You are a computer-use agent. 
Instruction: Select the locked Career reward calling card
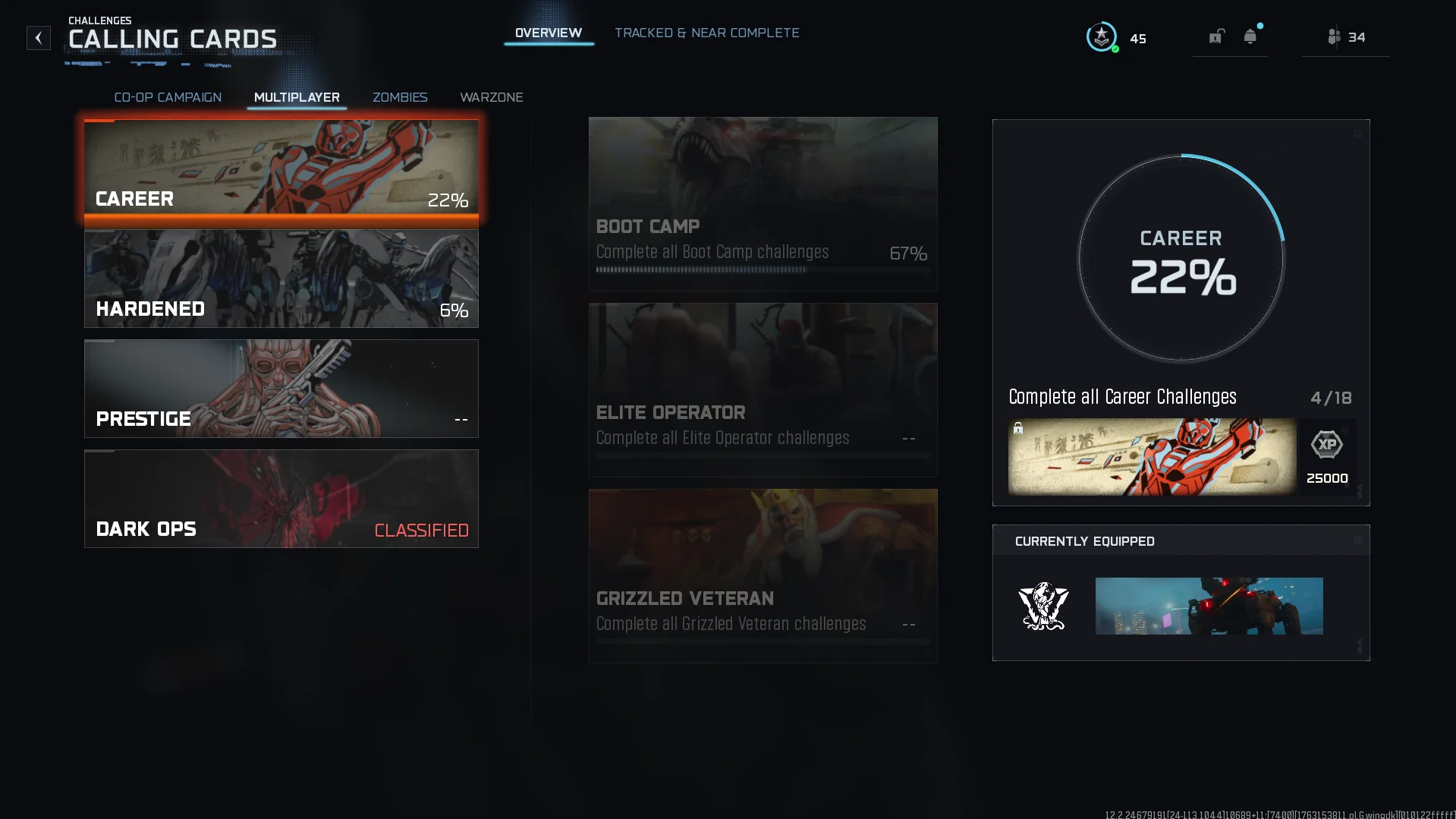(1152, 457)
